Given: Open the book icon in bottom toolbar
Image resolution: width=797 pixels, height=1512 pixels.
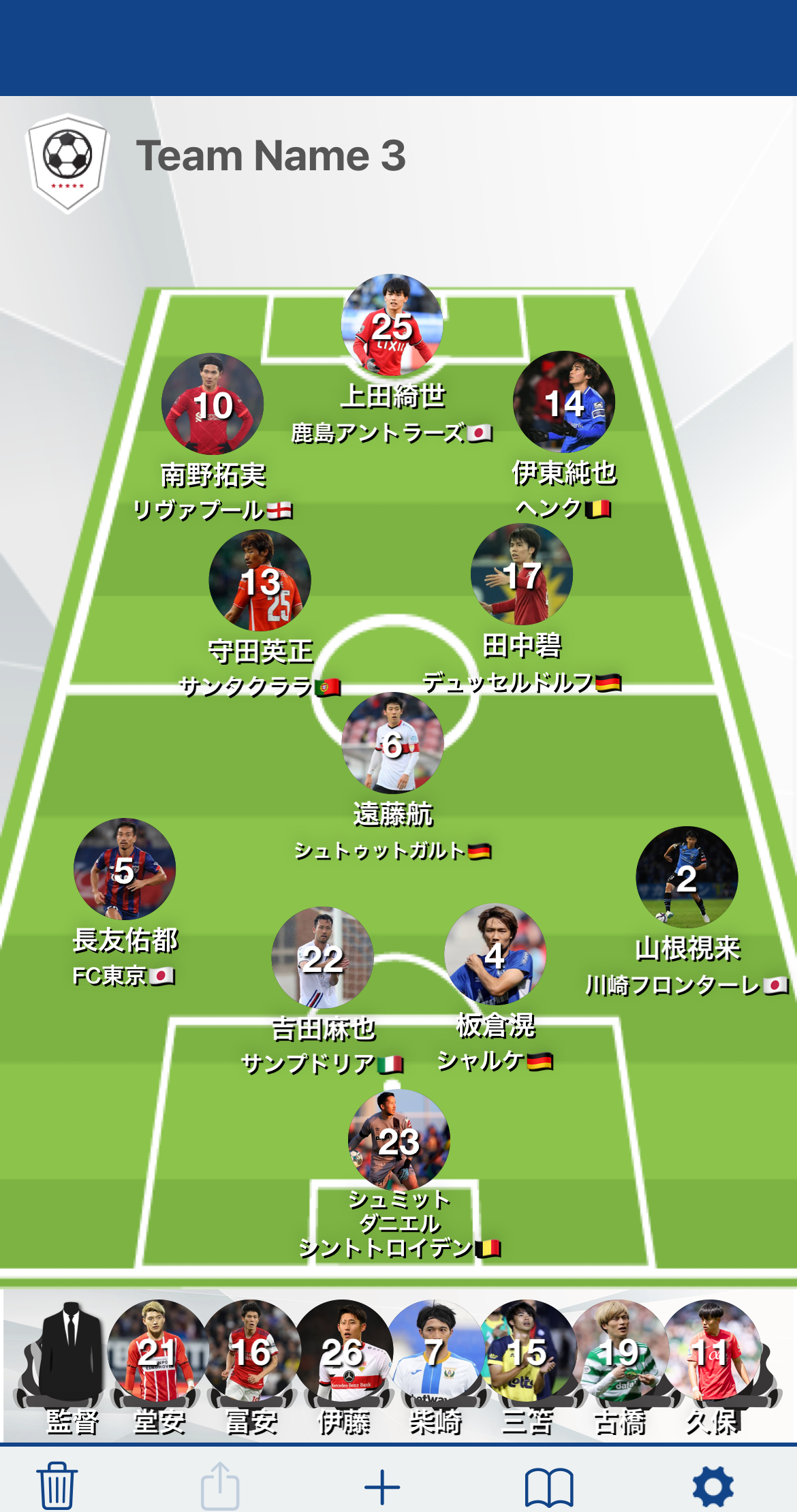Looking at the screenshot, I should pos(549,1487).
